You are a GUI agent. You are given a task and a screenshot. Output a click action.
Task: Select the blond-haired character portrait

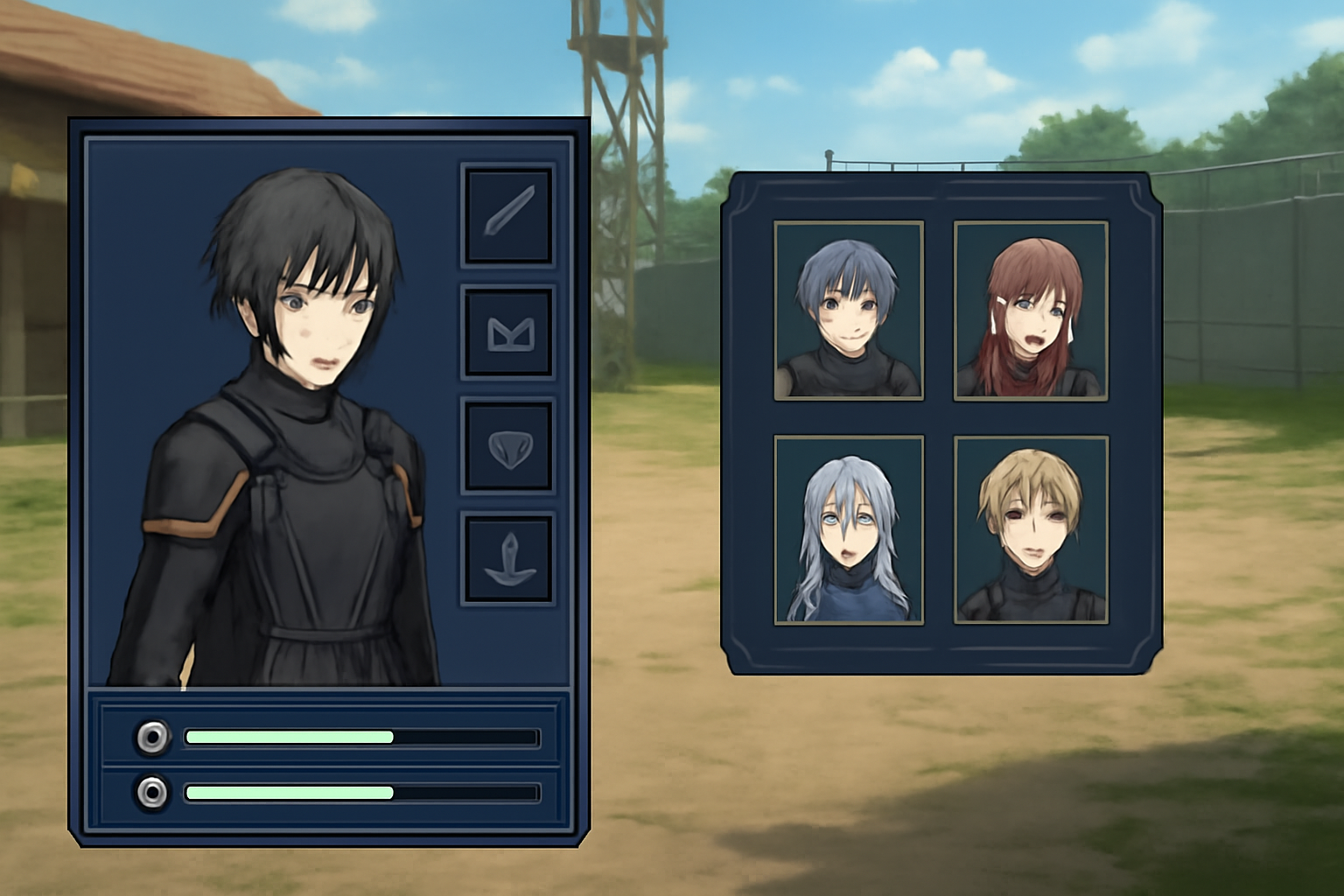tap(1031, 530)
